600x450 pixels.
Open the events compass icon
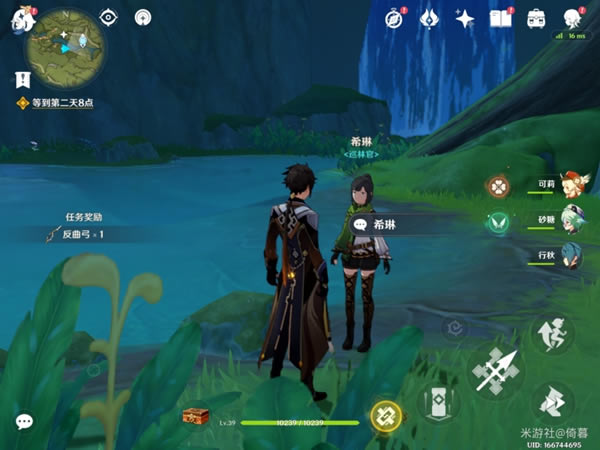coord(395,18)
